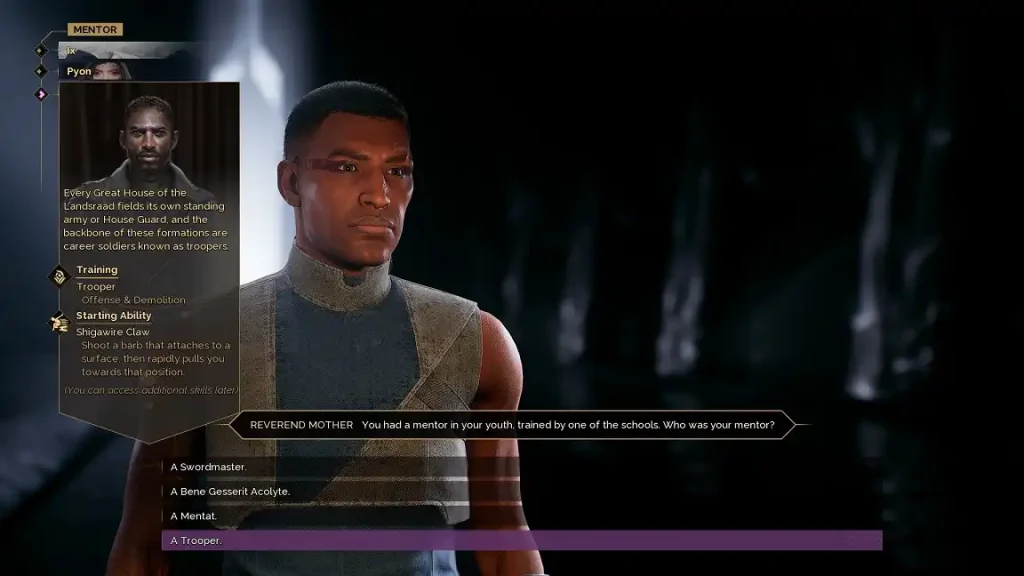Viewport: 1024px width, 576px height.
Task: Choose the "A Swordmaster." reply
Action: coord(209,467)
